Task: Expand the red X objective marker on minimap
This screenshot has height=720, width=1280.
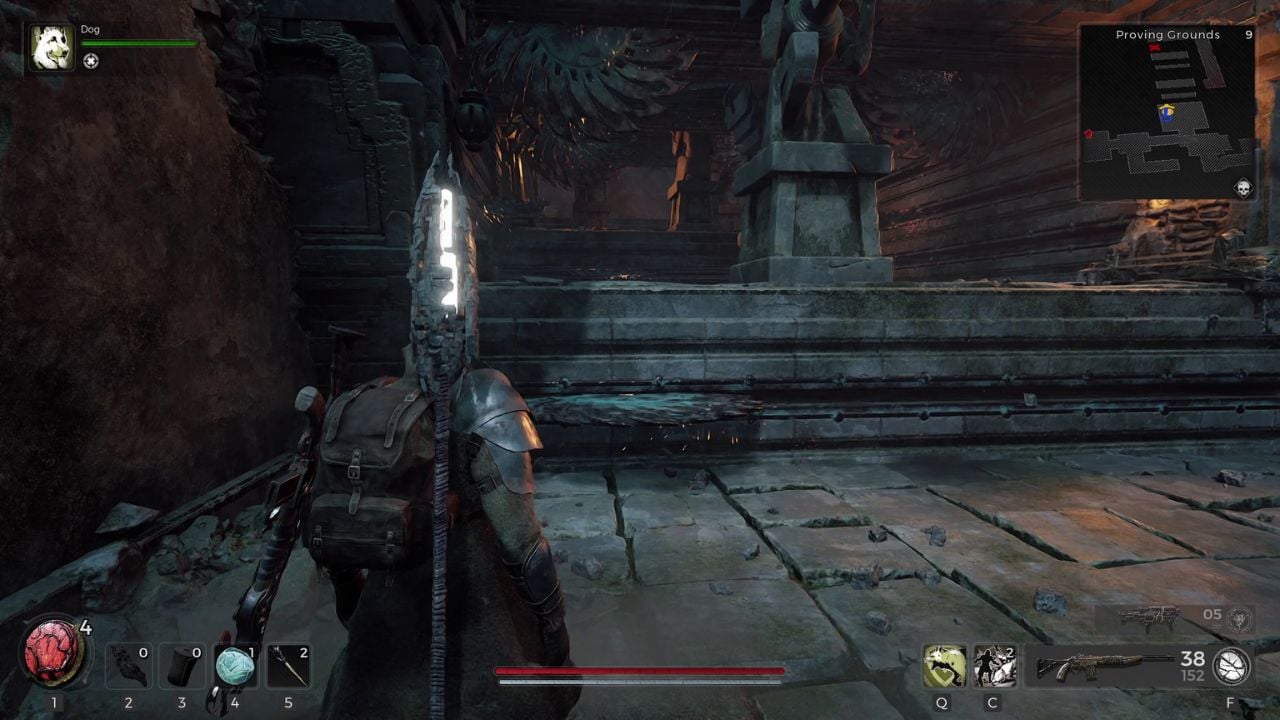Action: coord(1156,45)
